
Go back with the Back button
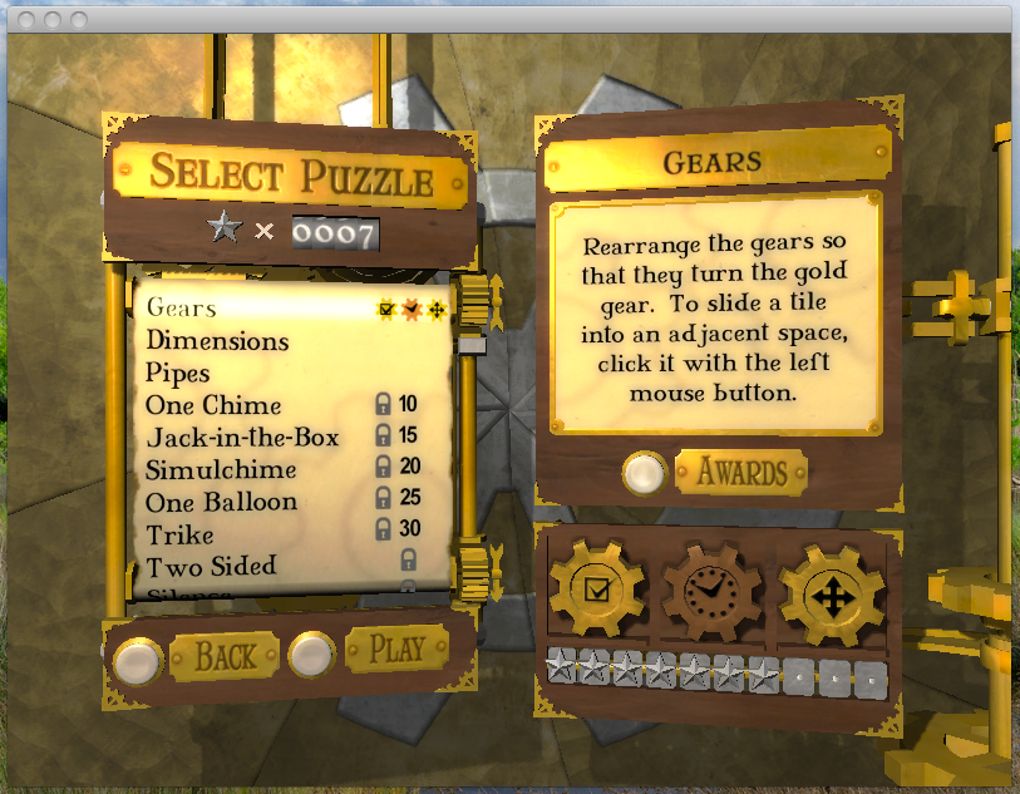224,657
